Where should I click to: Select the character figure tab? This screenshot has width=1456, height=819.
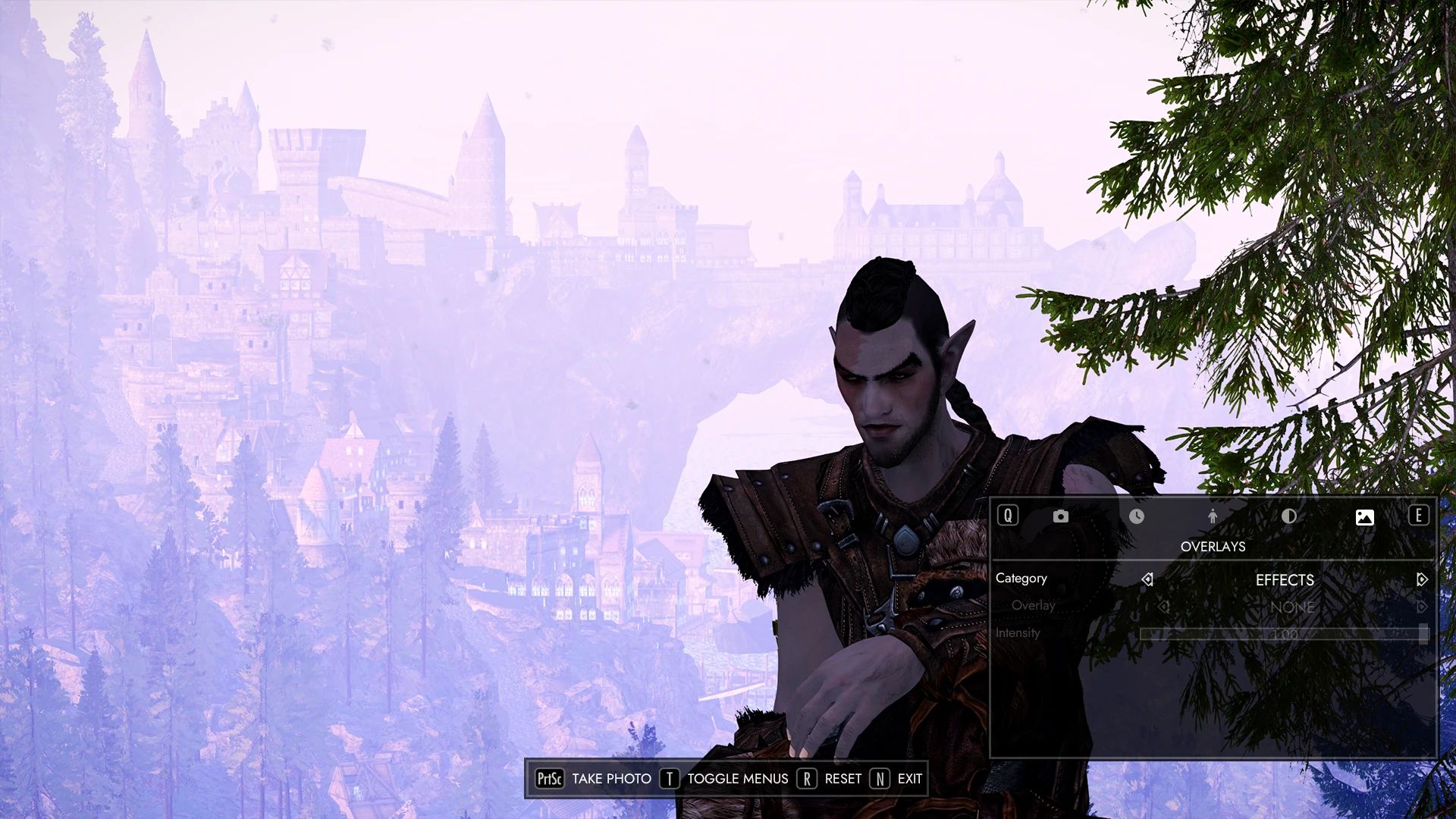coord(1213,516)
